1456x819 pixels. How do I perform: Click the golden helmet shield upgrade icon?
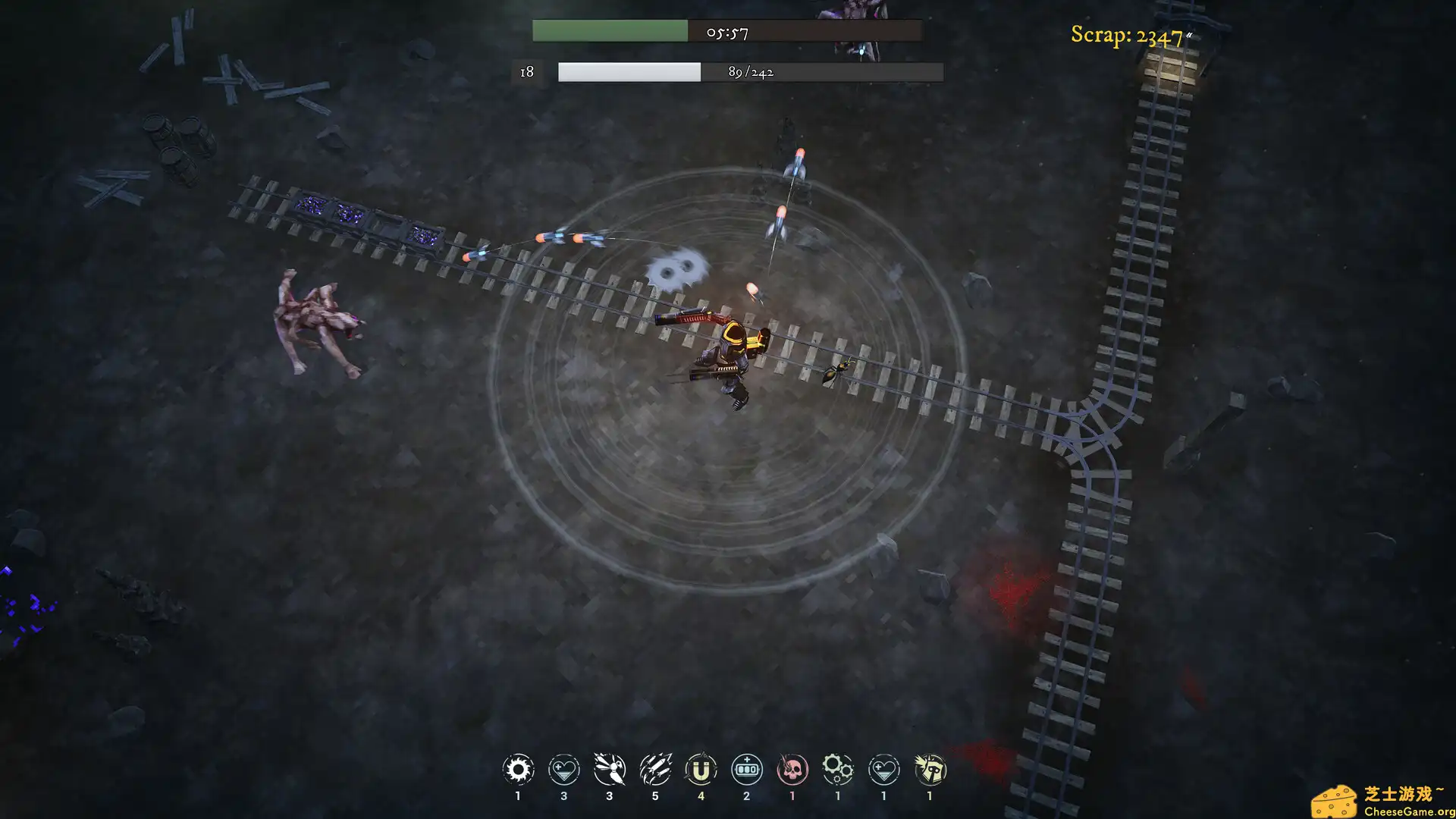click(929, 769)
